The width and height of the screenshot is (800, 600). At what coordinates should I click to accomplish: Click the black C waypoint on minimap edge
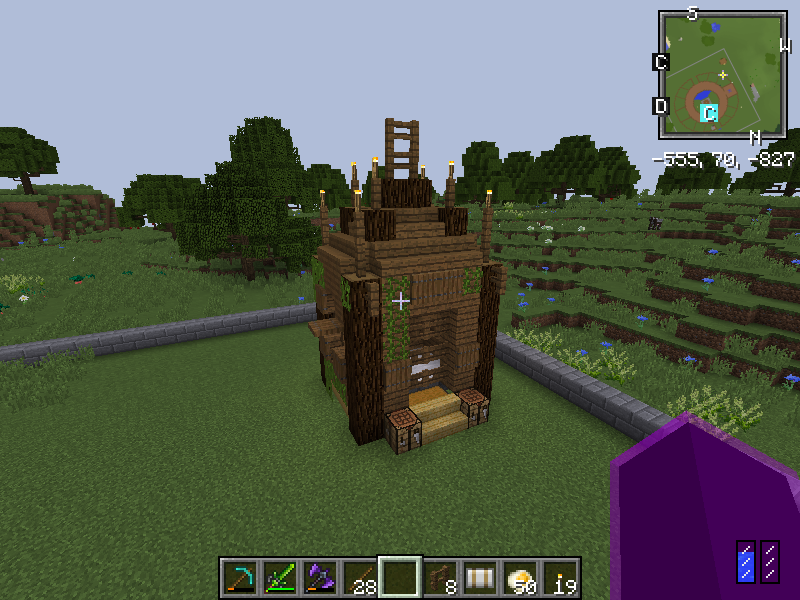click(x=660, y=62)
